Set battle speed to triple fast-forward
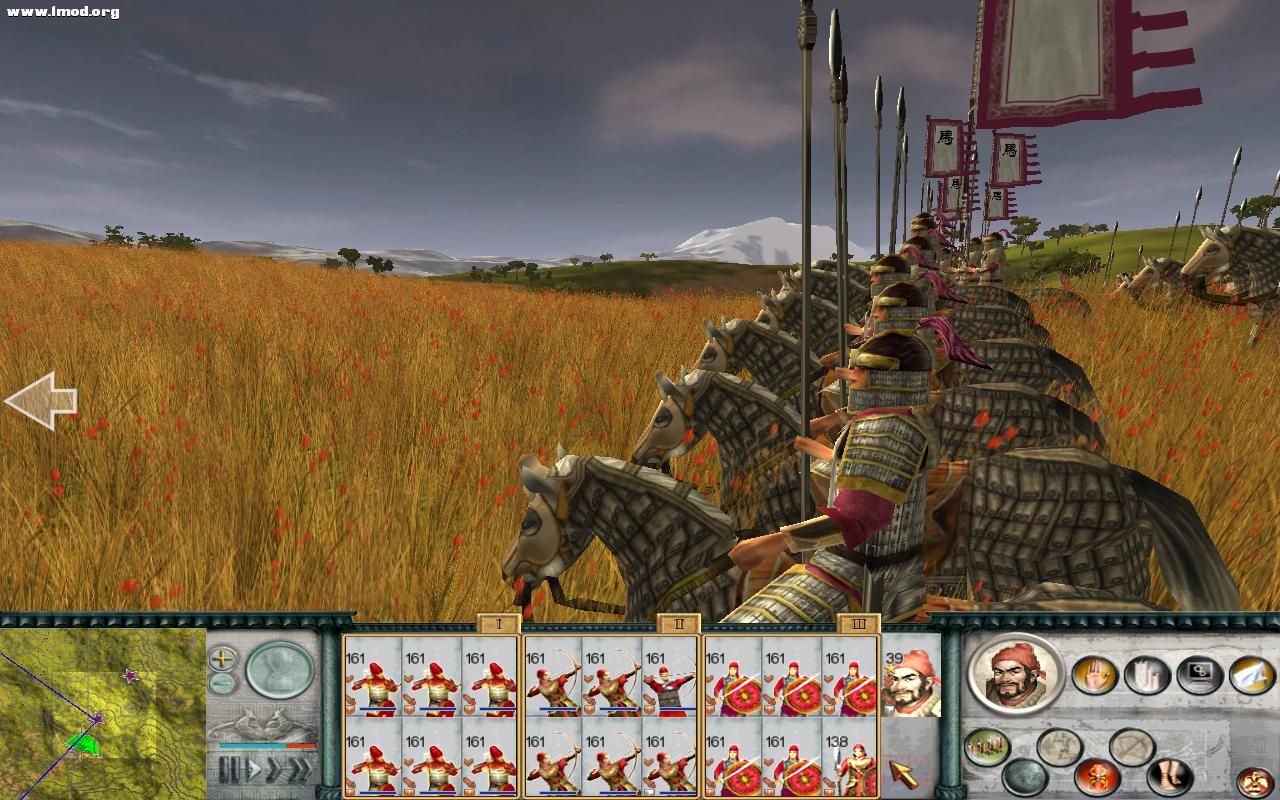1280x800 pixels. tap(299, 771)
